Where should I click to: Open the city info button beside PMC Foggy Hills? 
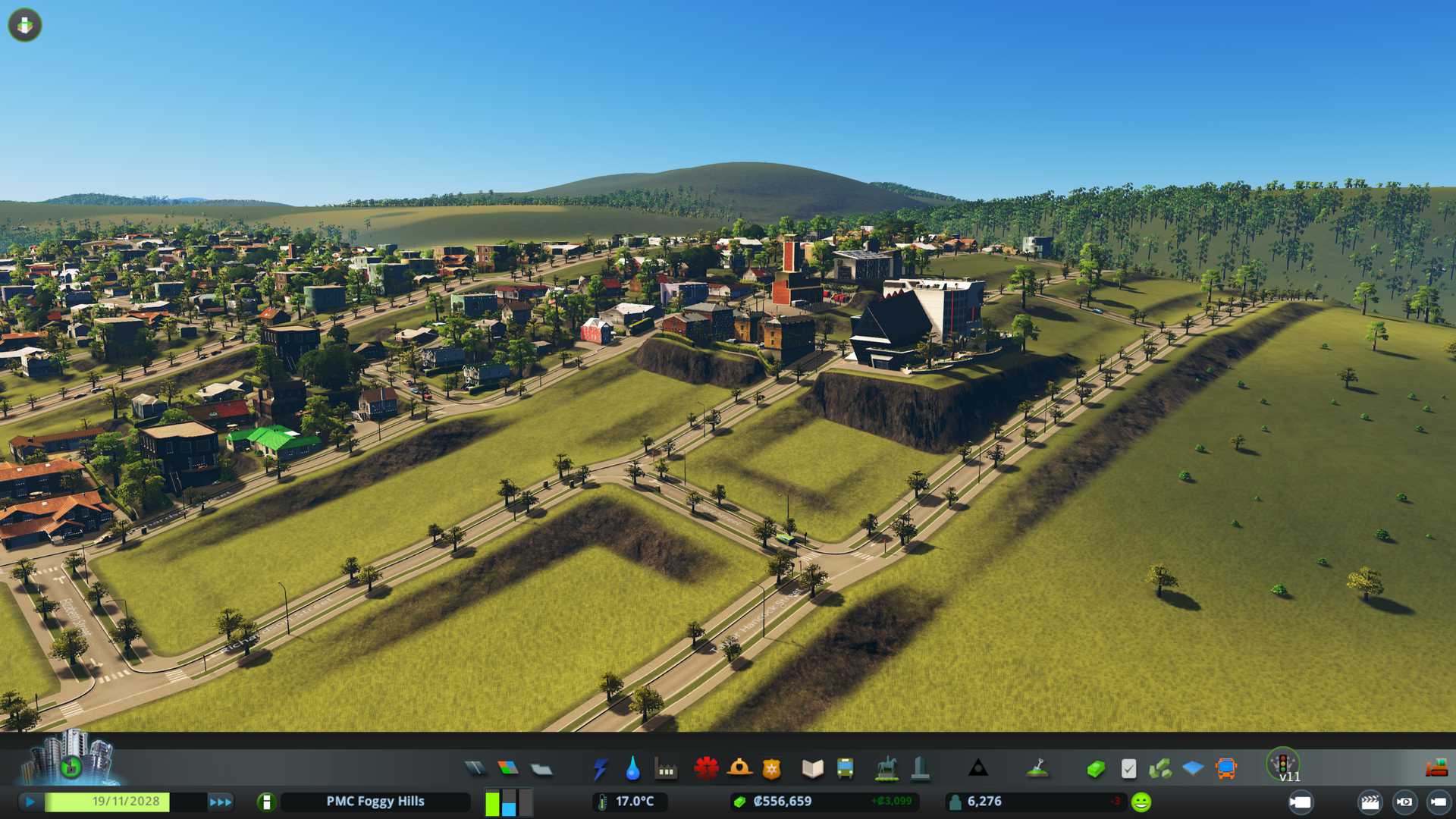point(266,802)
